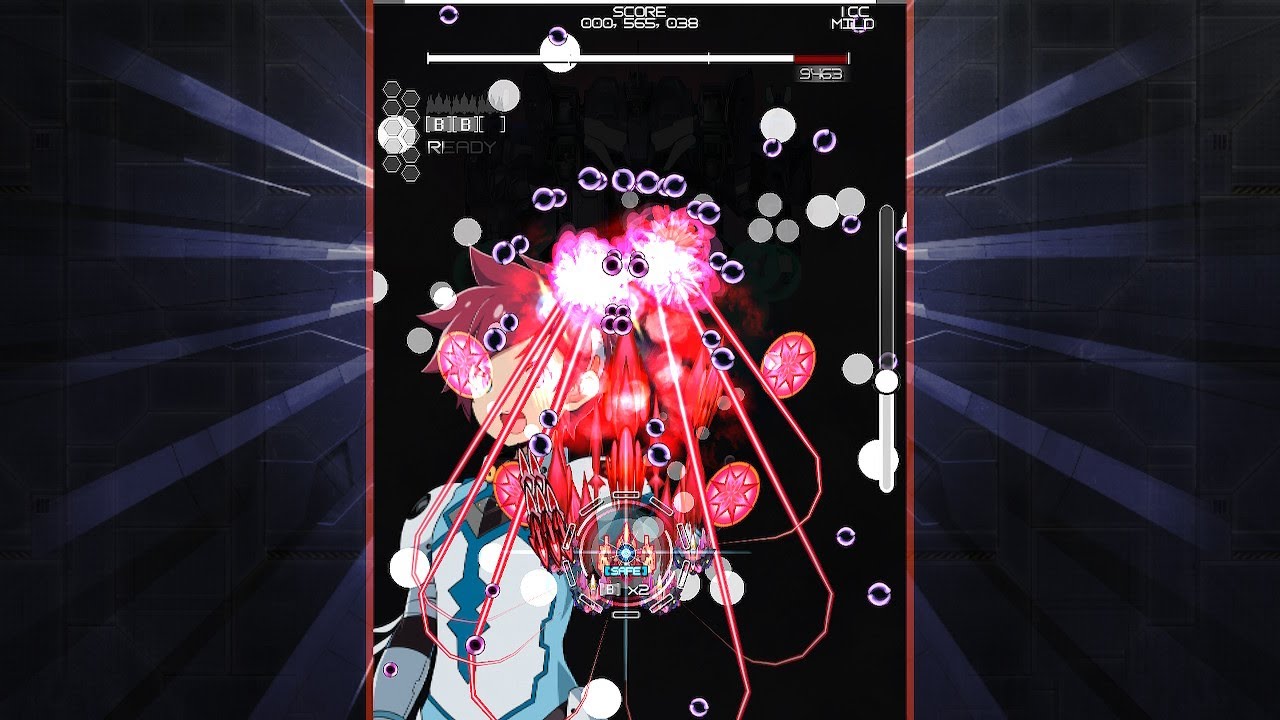1280x720 pixels.
Task: Click the [SAFE] indicator above the ship
Action: 624,570
